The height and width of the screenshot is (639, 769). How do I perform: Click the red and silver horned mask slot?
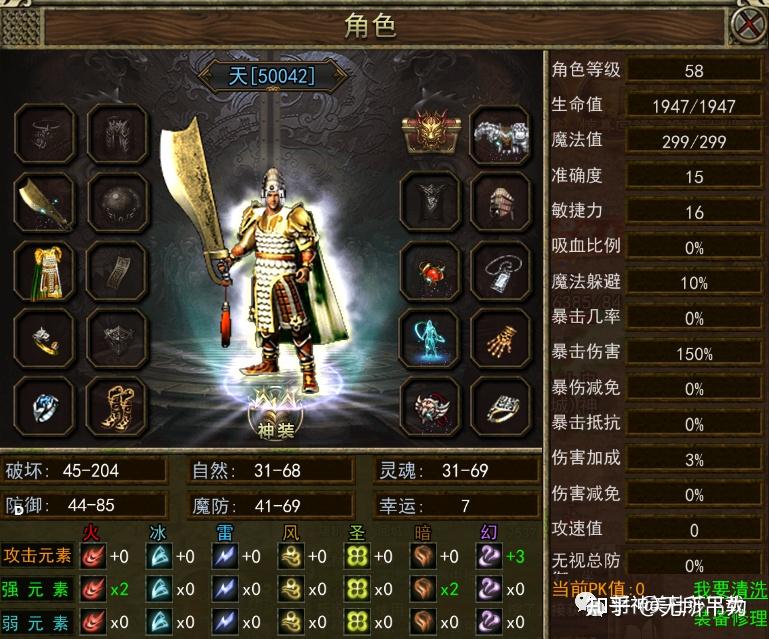coord(430,406)
